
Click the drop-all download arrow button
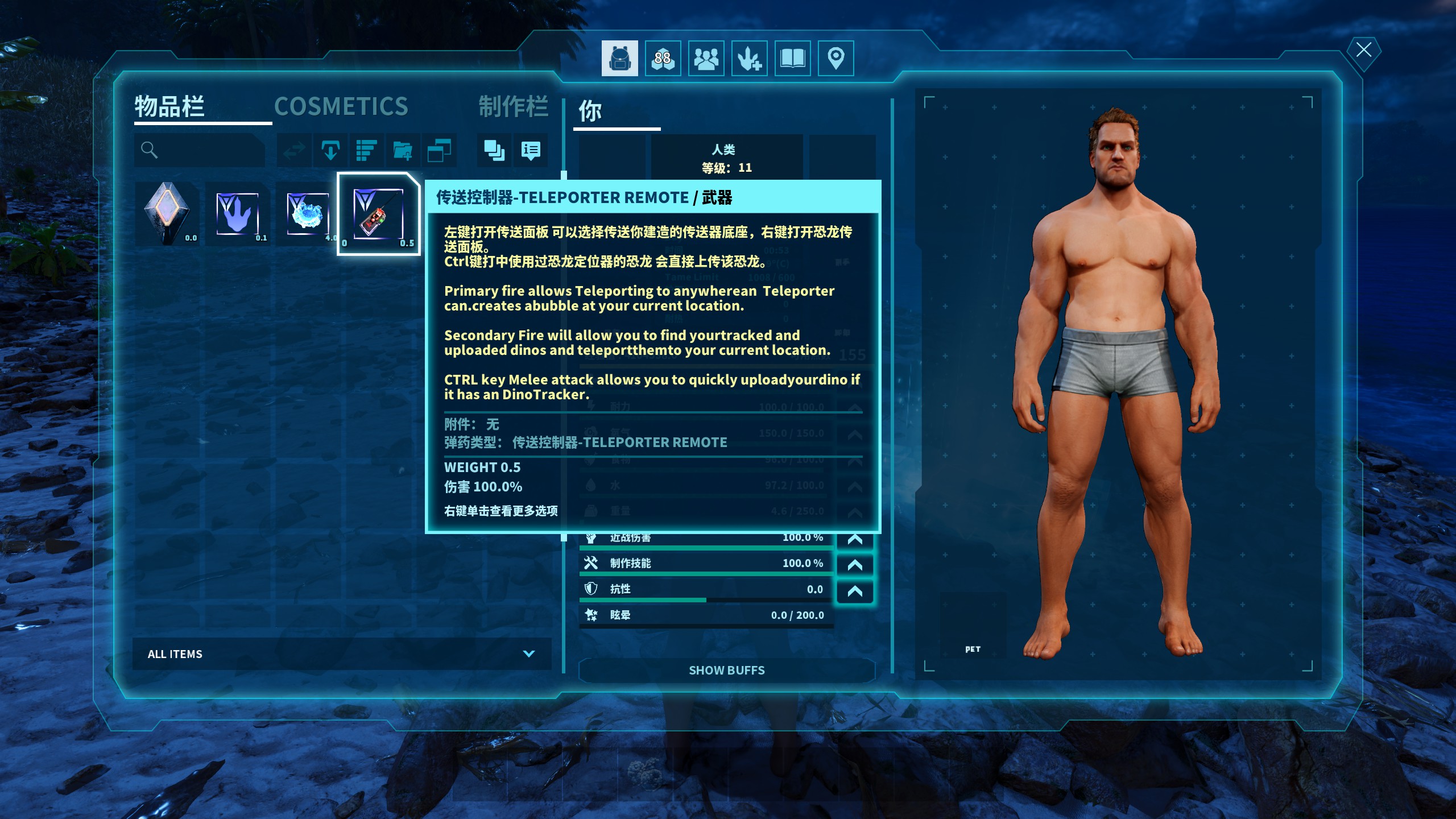pos(330,150)
